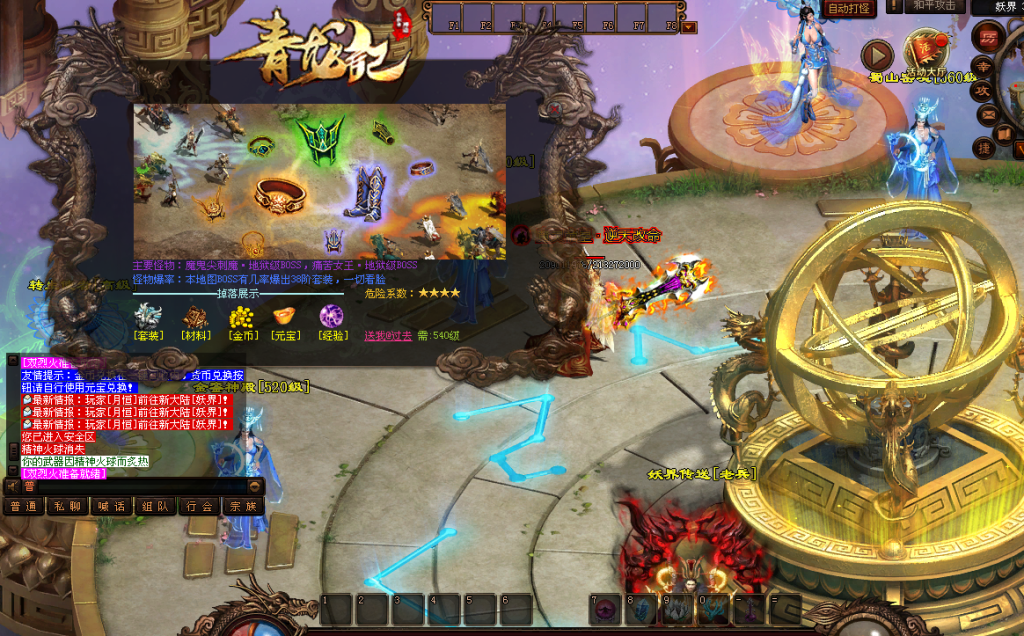Switch to the 私聊 private chat channel

point(68,507)
